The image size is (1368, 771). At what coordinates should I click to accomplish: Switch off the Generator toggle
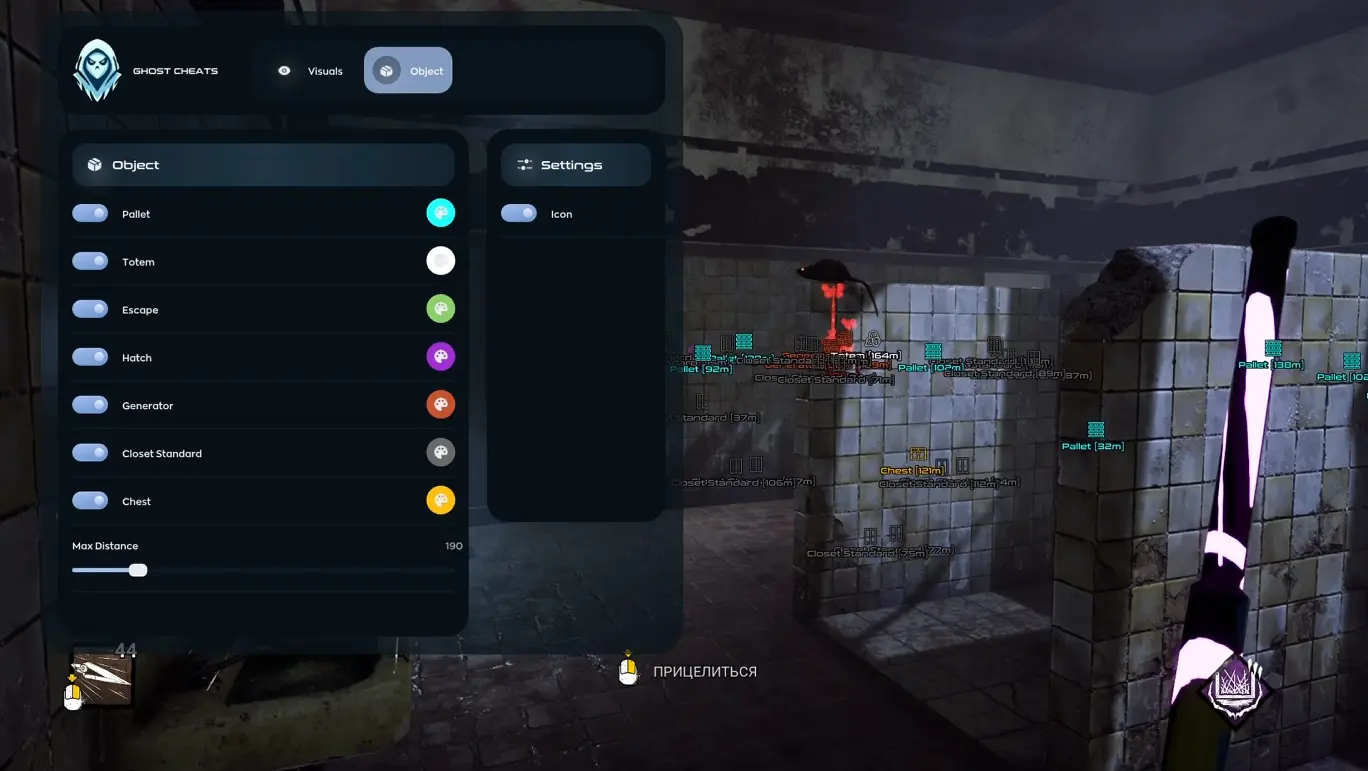[x=90, y=405]
